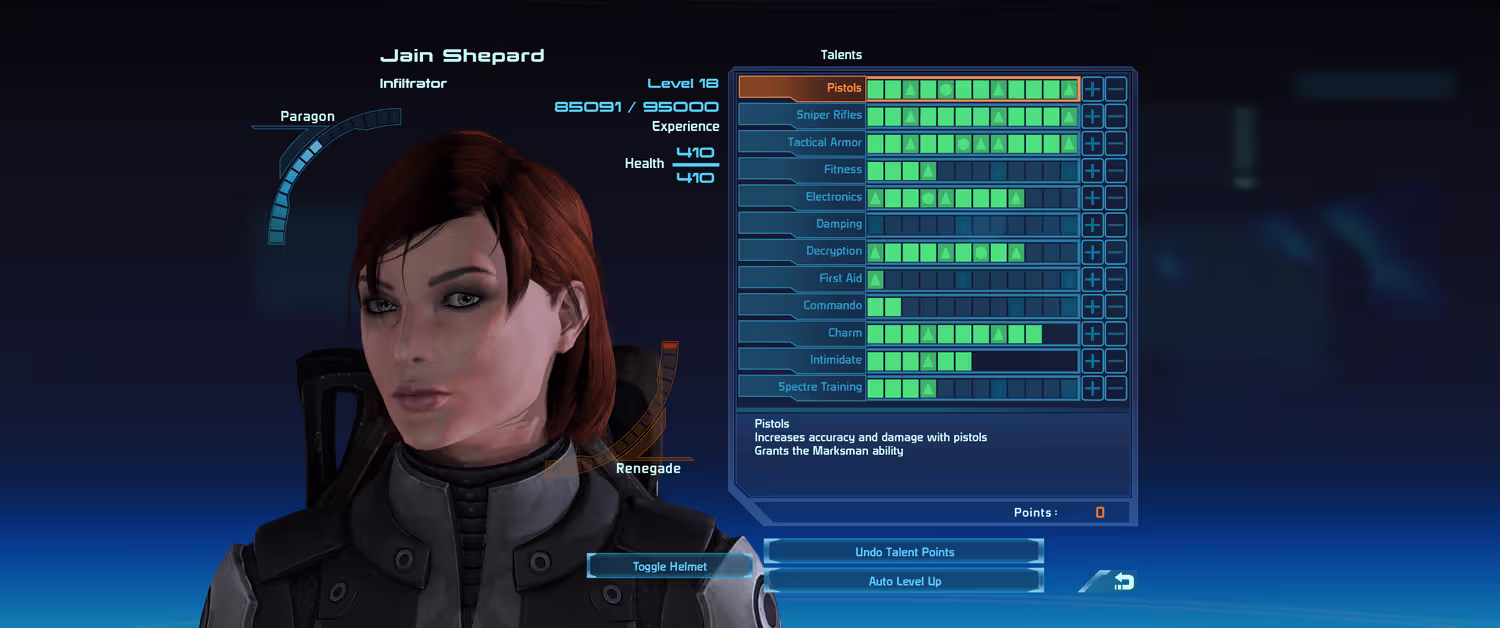Image resolution: width=1500 pixels, height=628 pixels.
Task: Go back using the return arrow
Action: (x=1122, y=581)
